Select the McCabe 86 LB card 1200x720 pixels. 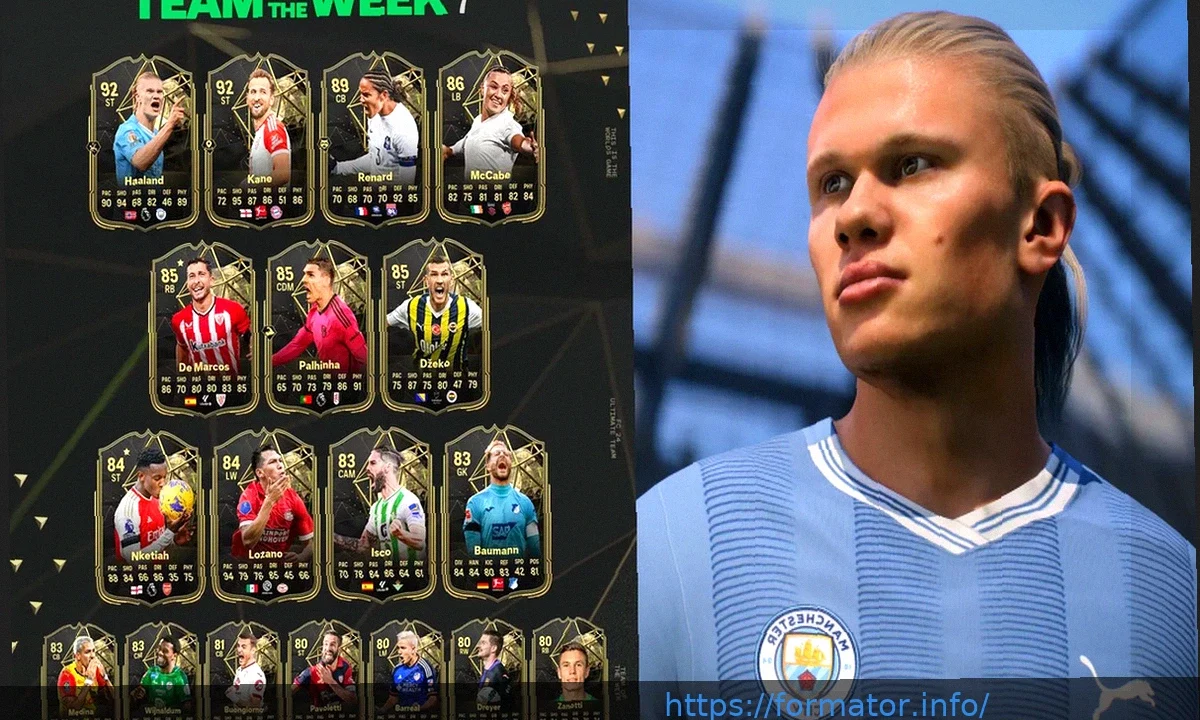(491, 138)
